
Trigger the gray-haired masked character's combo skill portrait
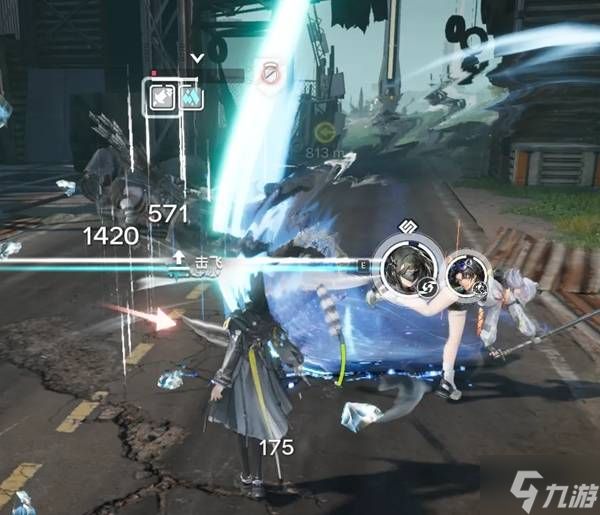tap(408, 265)
